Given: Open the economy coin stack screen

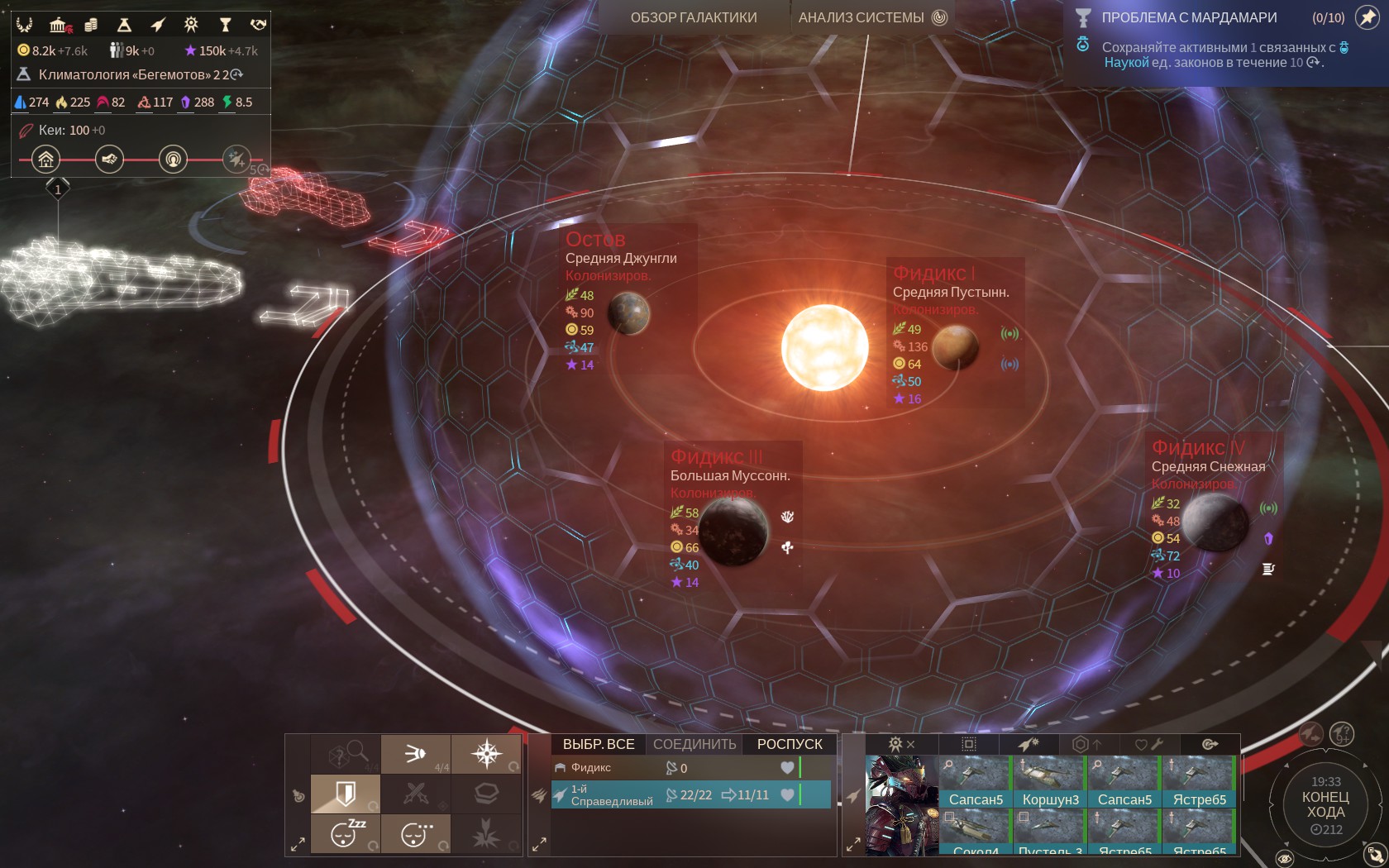Looking at the screenshot, I should pyautogui.click(x=91, y=25).
